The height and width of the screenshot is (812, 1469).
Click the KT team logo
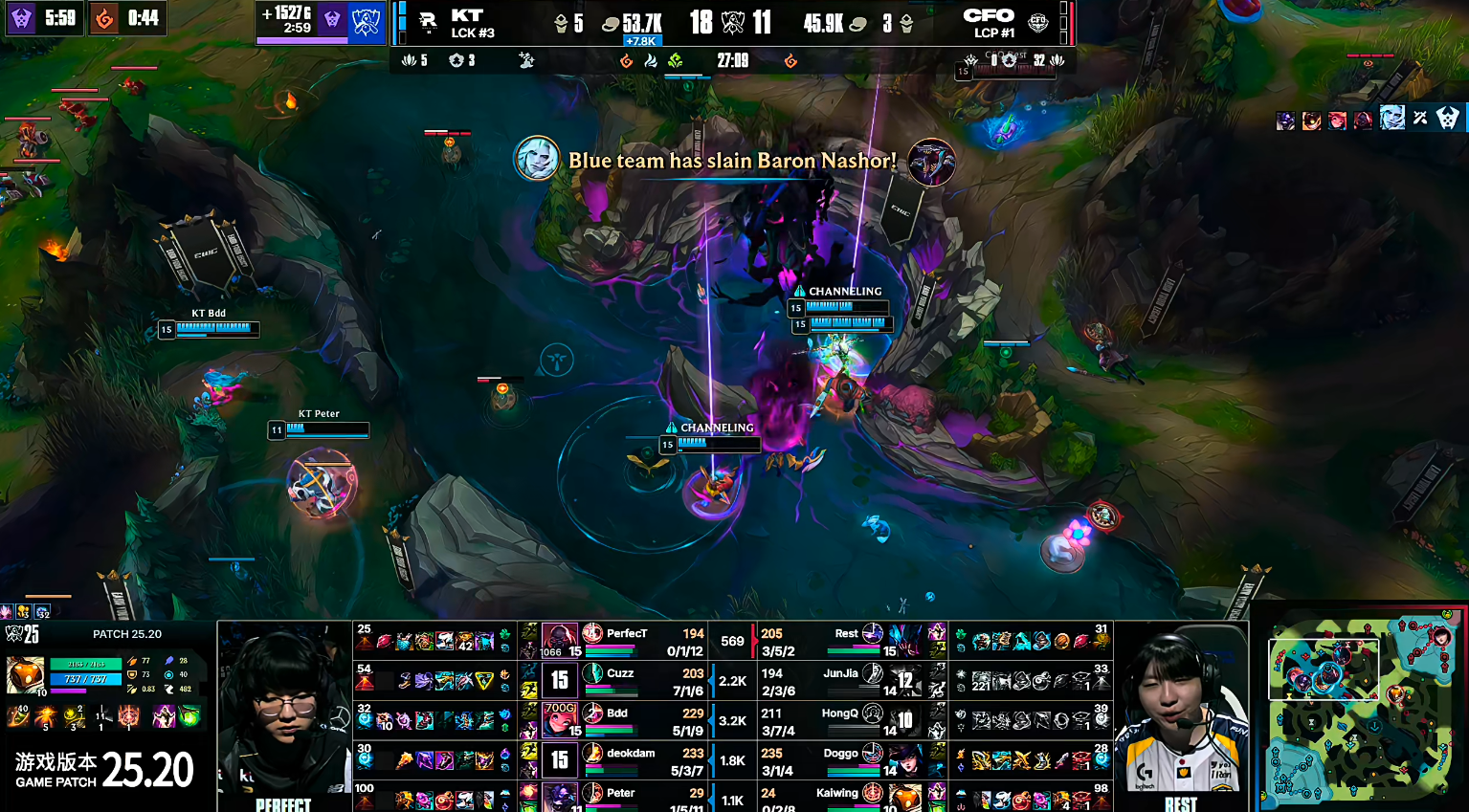428,22
